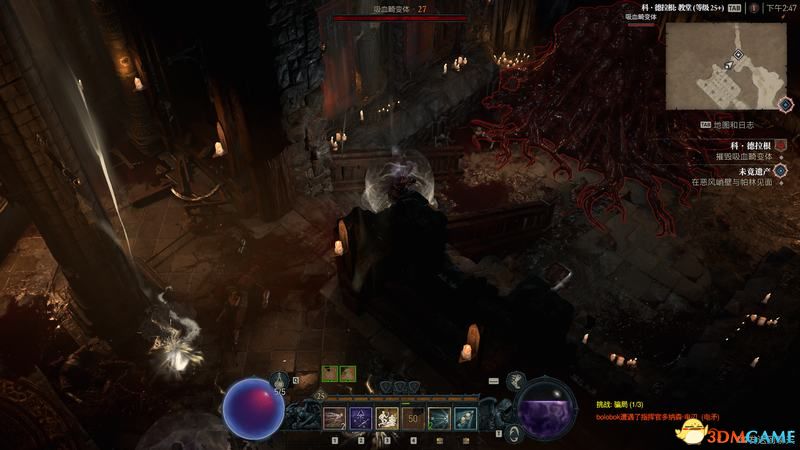This screenshot has height=450, width=800.
Task: Click the round icon above the resource globe
Action: tap(517, 379)
